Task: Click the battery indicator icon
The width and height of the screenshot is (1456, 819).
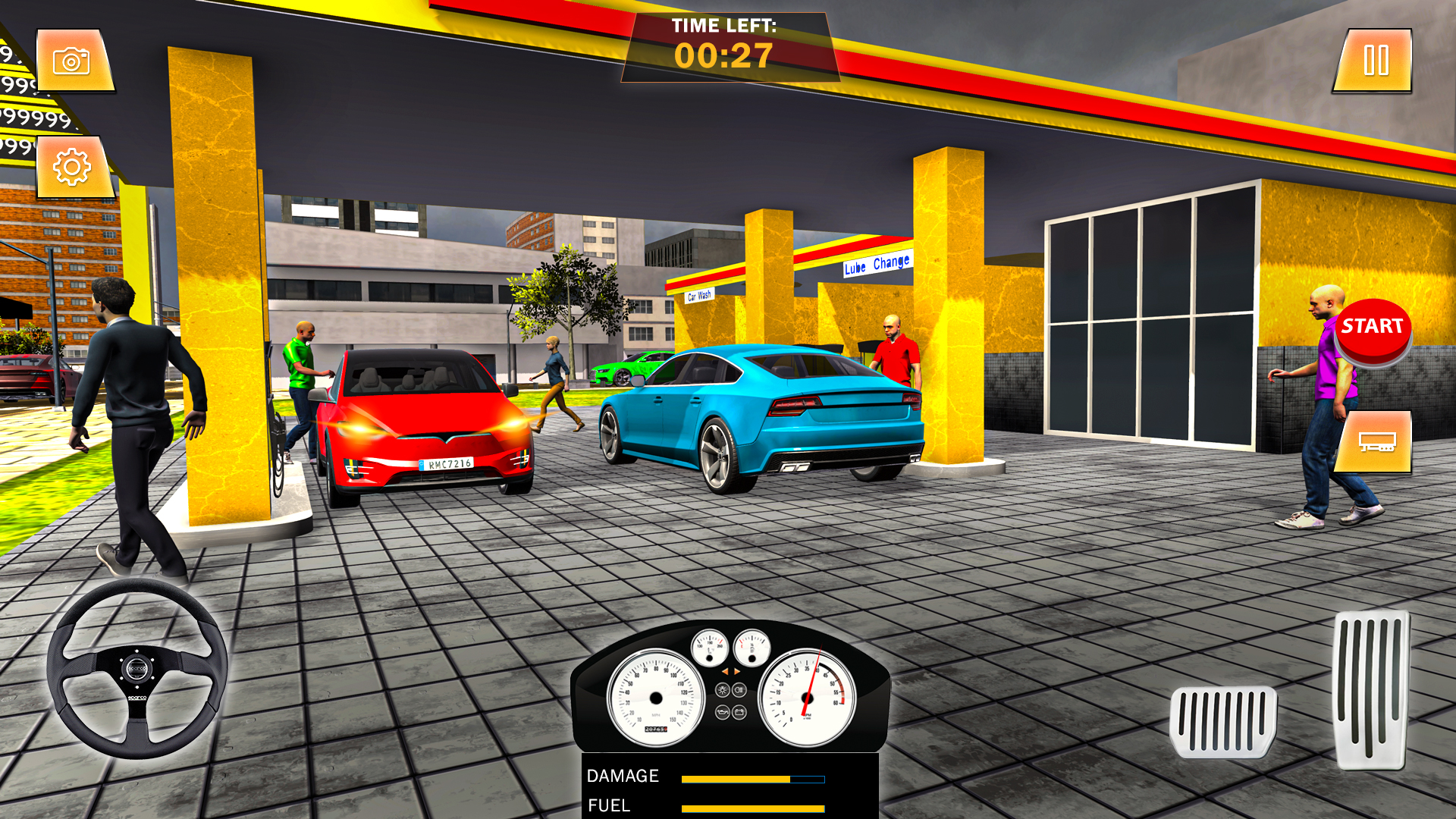Action: tap(739, 712)
